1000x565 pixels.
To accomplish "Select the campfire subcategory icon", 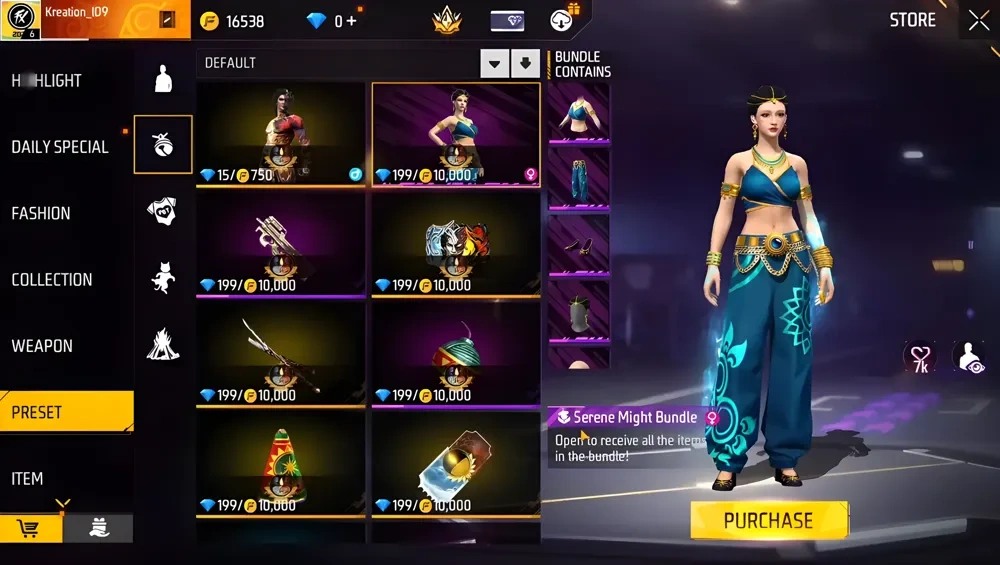I will (x=163, y=344).
